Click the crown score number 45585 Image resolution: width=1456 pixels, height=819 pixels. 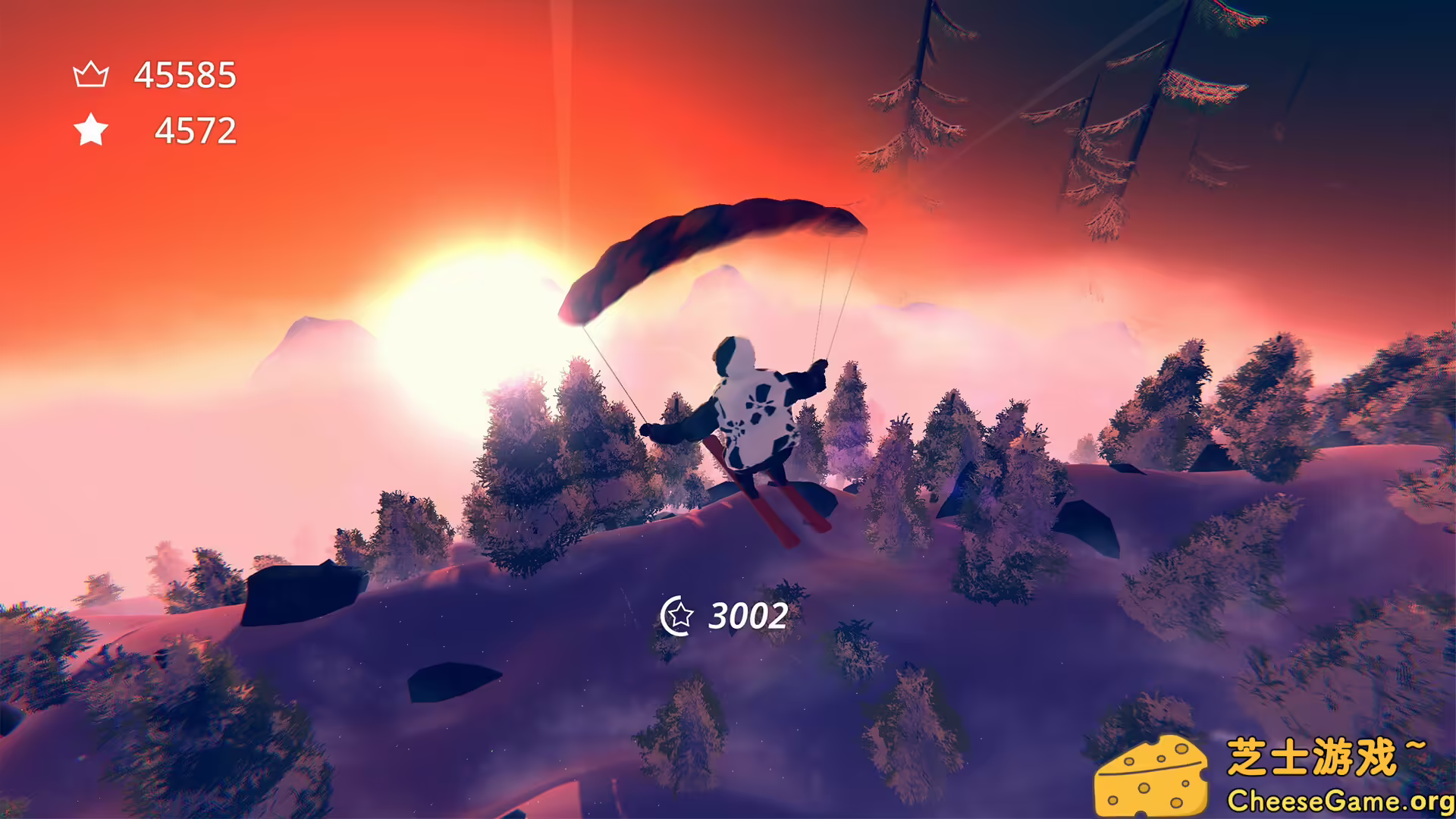[184, 74]
